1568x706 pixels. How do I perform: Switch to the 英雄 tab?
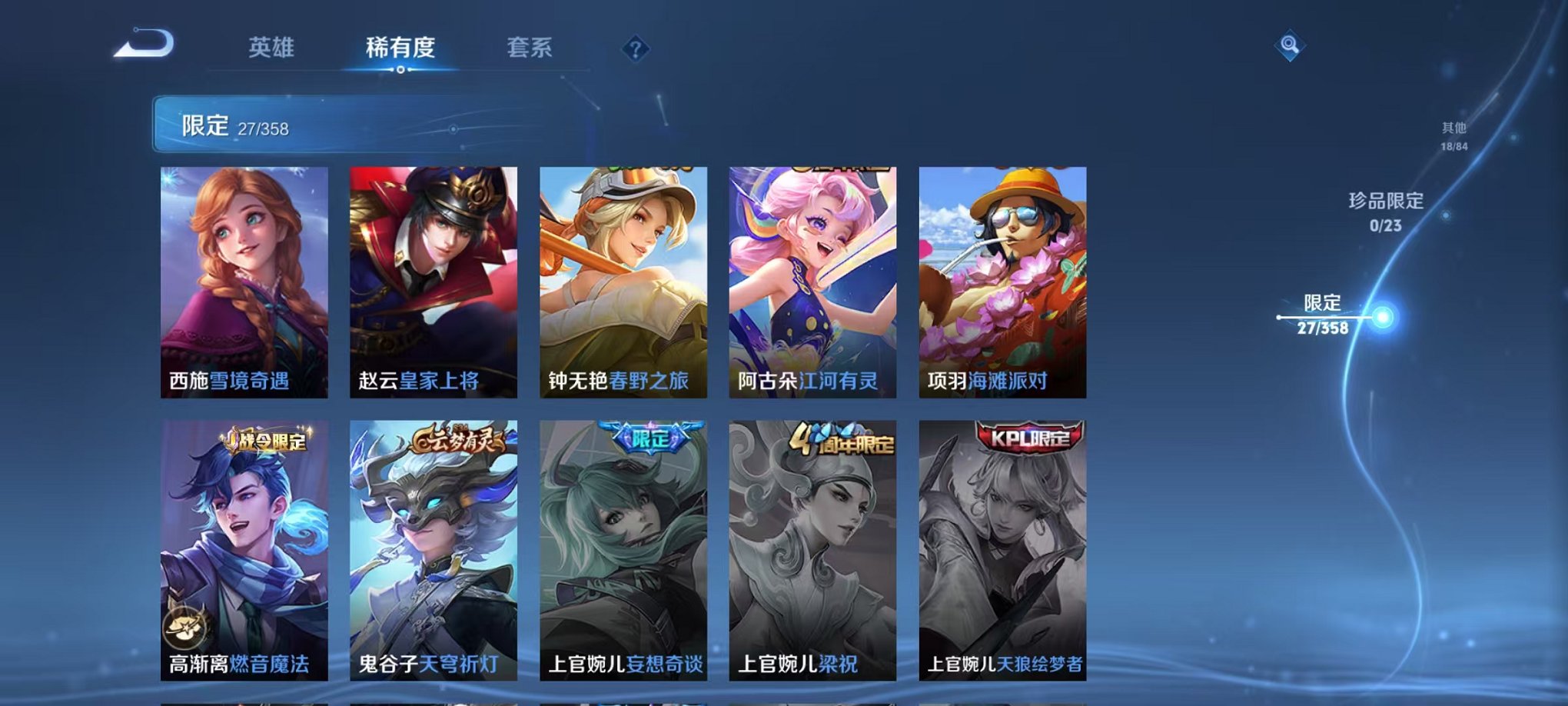tap(271, 46)
